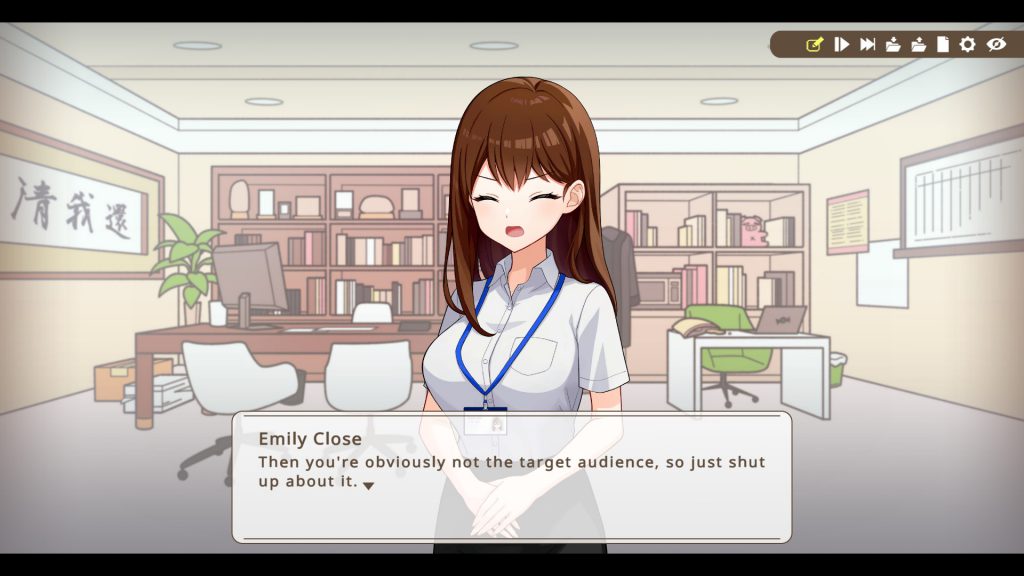Open the blank page log icon
This screenshot has height=576, width=1024.
943,44
